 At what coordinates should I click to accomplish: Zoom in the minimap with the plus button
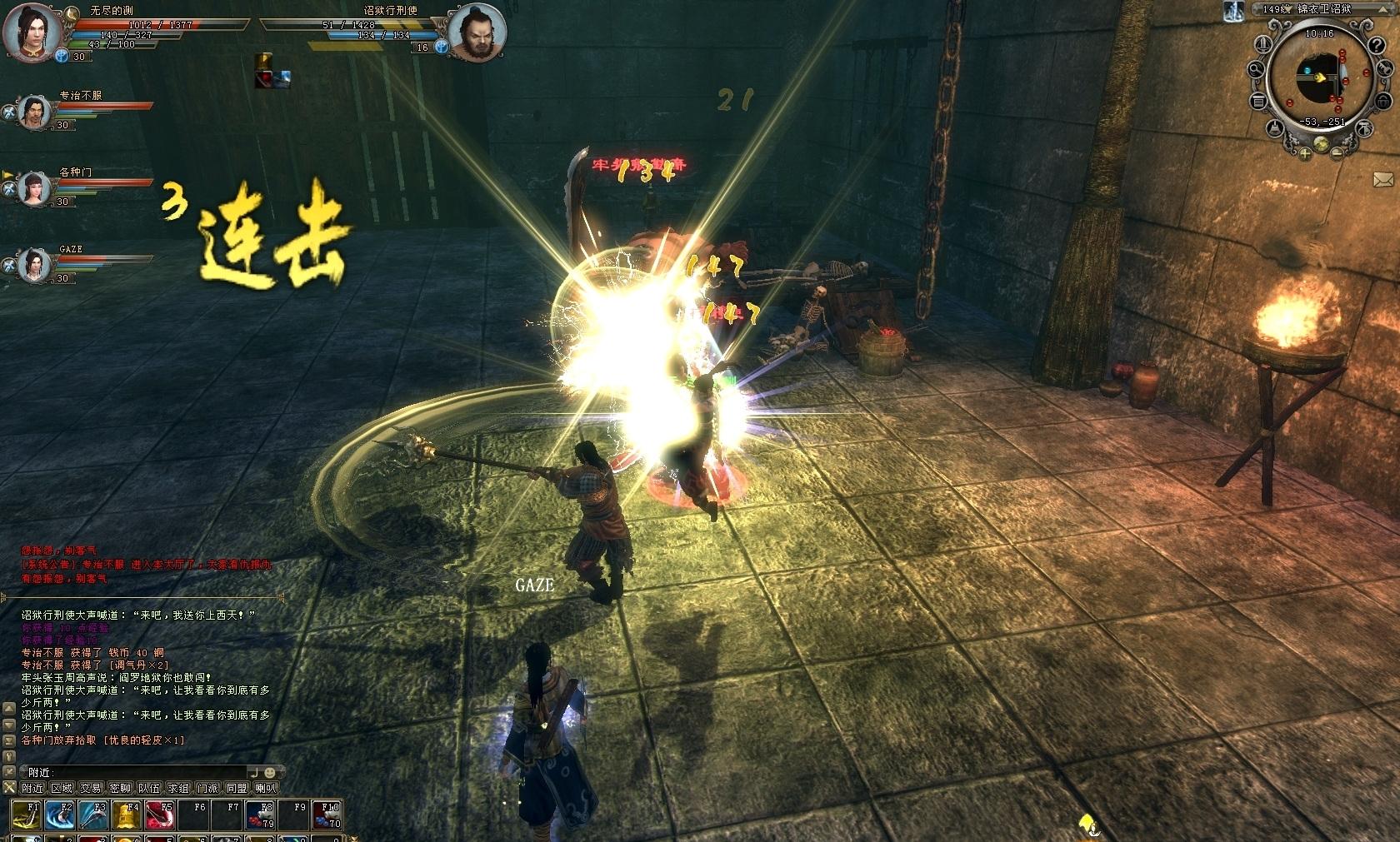pos(1305,152)
